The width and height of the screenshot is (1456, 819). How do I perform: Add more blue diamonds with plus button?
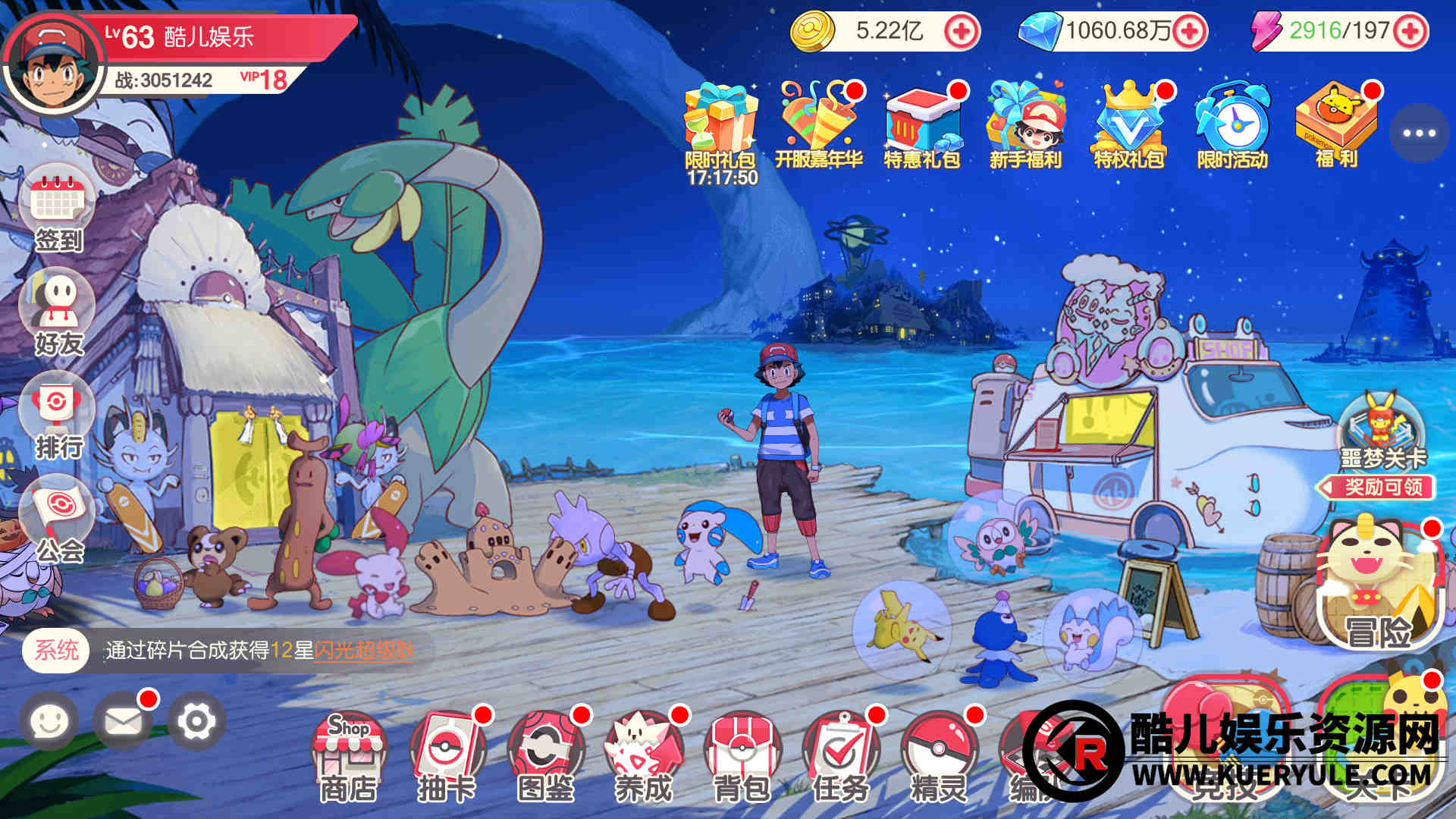click(x=1188, y=32)
